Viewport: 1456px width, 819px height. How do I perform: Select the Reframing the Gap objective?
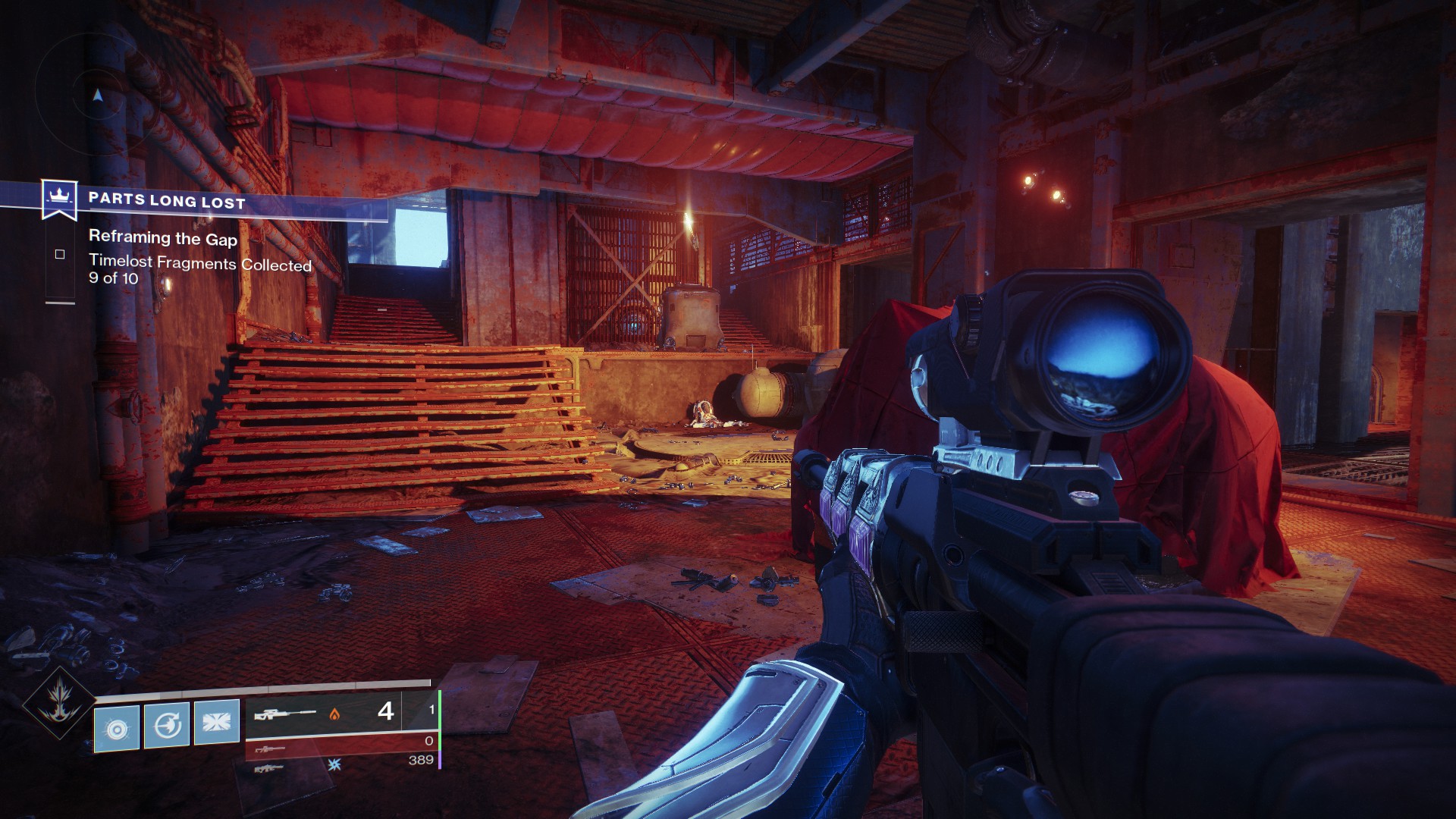[163, 238]
